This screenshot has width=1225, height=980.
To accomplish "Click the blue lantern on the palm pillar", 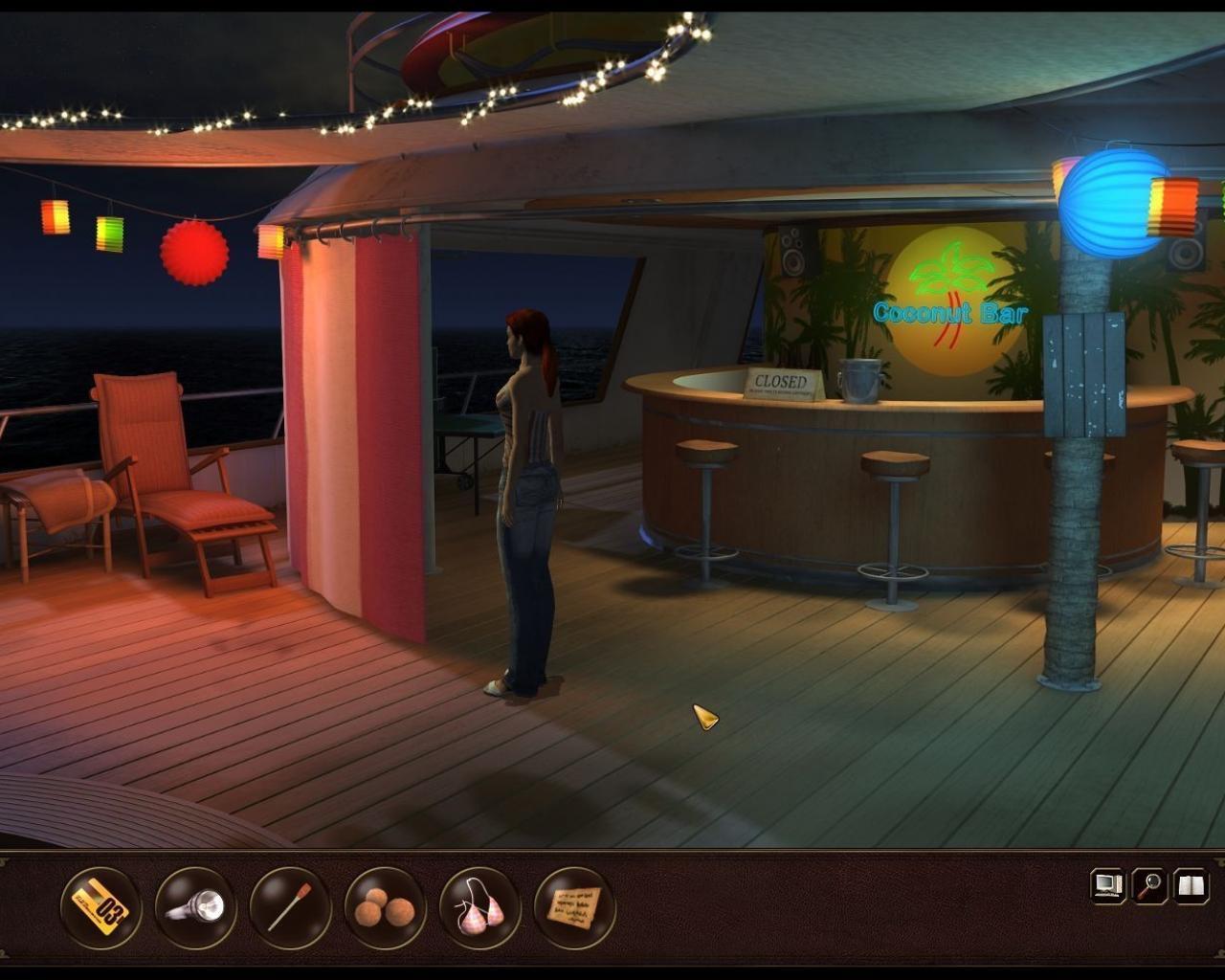I will click(x=1111, y=203).
